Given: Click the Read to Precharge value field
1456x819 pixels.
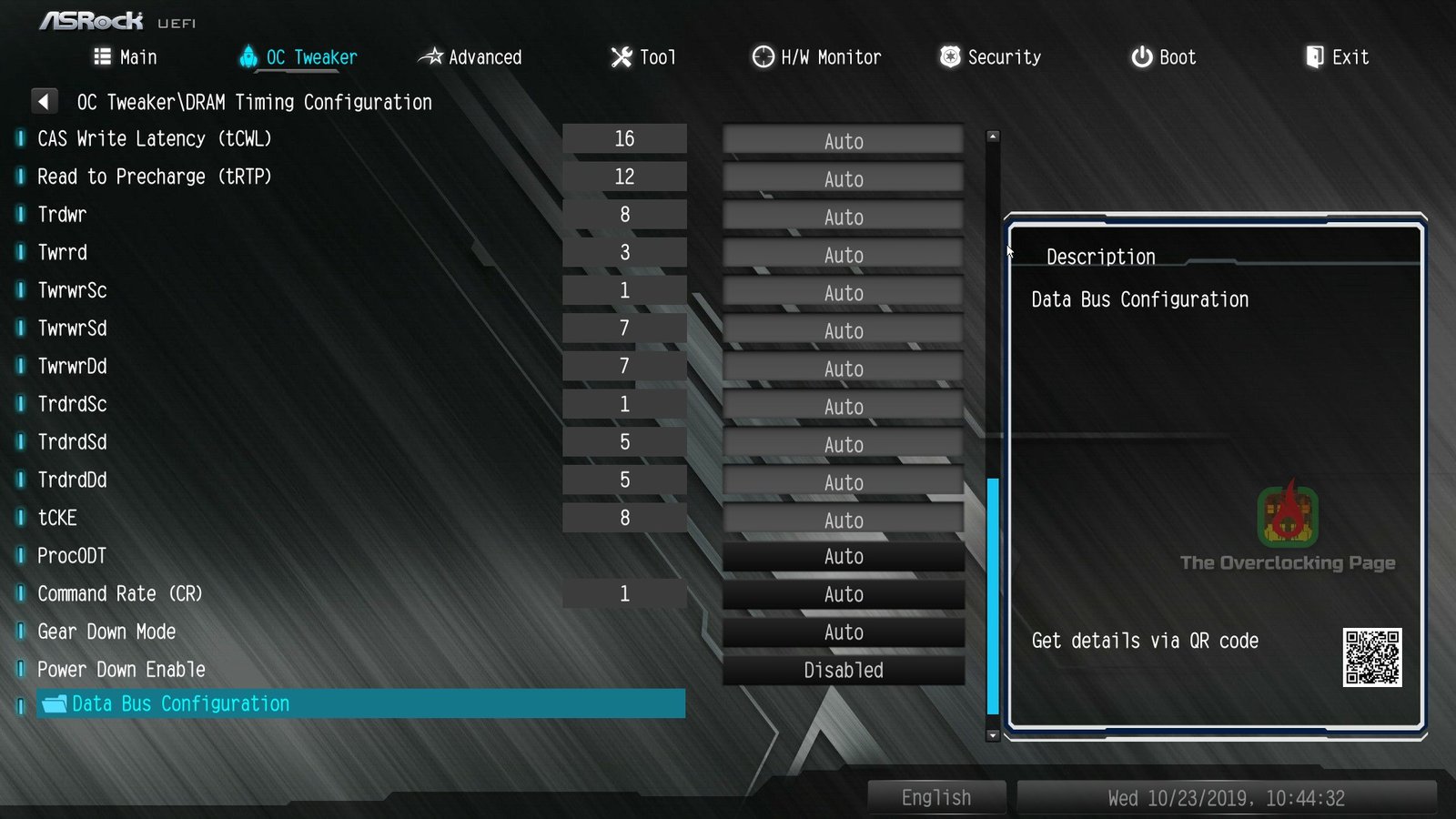Looking at the screenshot, I should click(x=624, y=176).
